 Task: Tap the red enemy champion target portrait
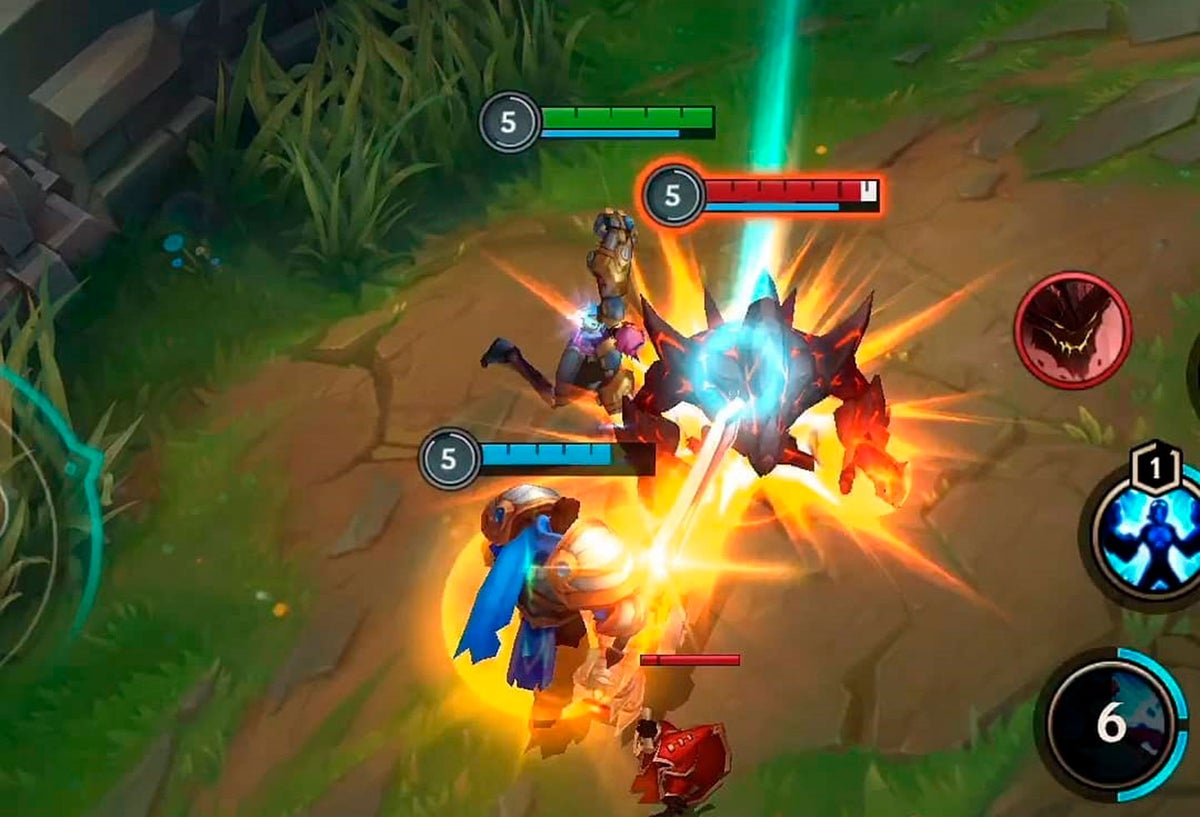point(1072,330)
